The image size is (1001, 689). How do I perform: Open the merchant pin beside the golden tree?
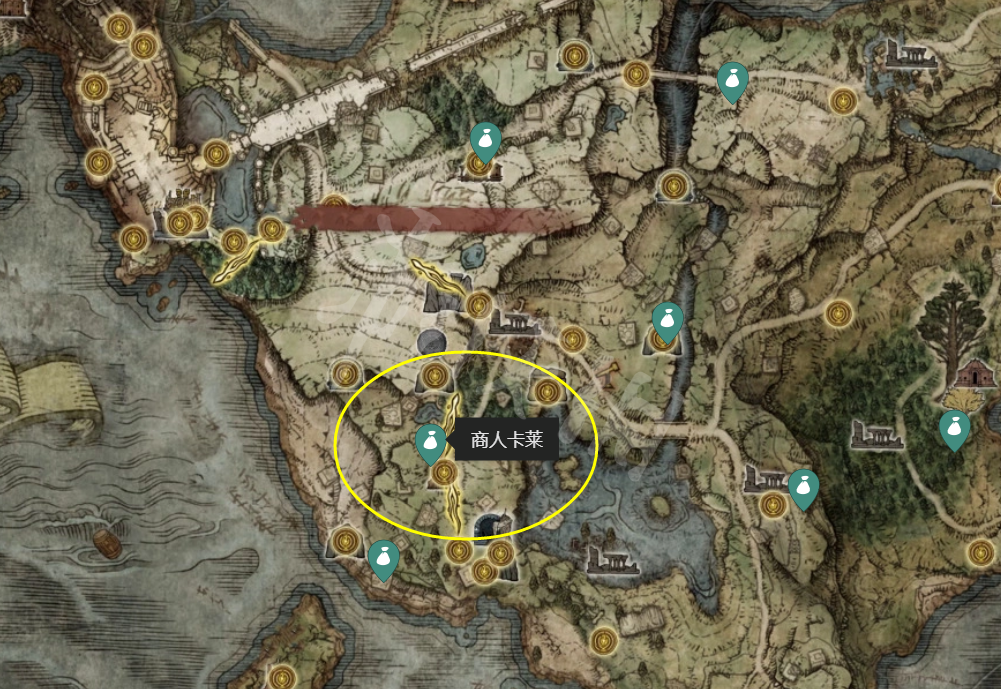(955, 429)
